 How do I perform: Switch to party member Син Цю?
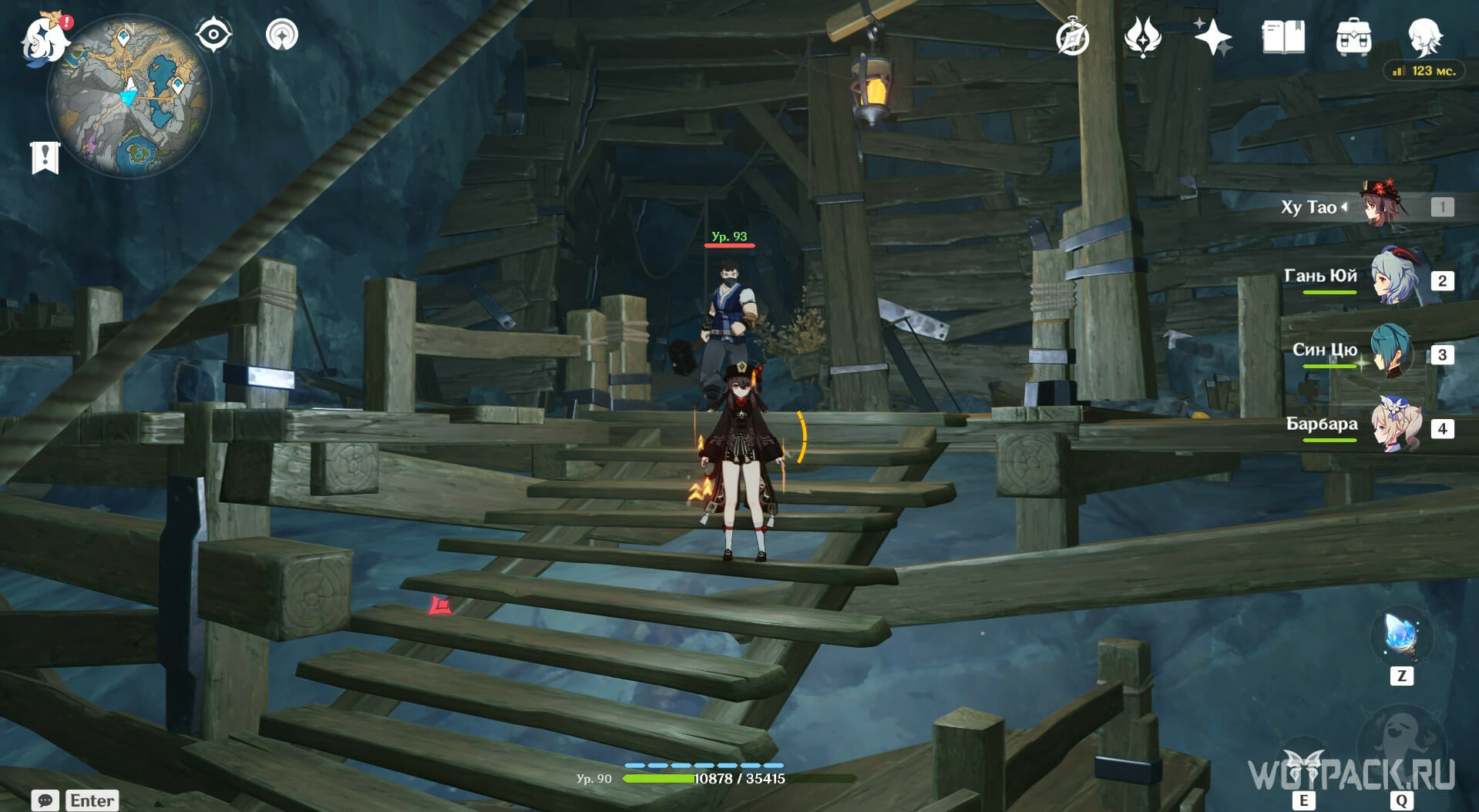[1391, 352]
